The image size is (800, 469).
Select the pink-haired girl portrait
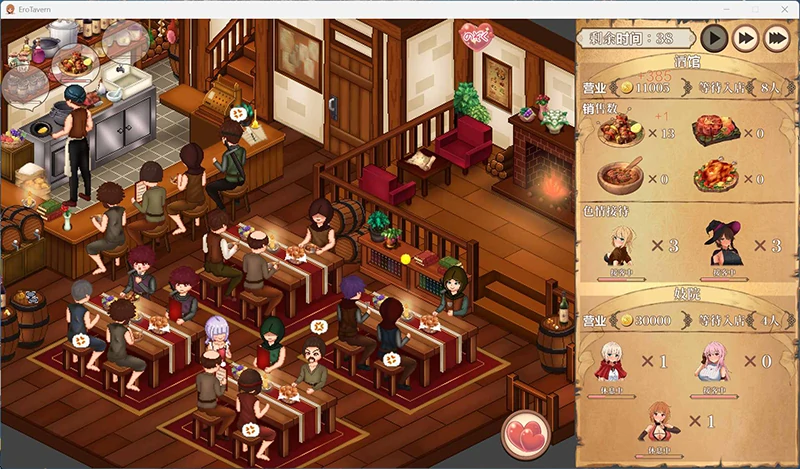[718, 357]
